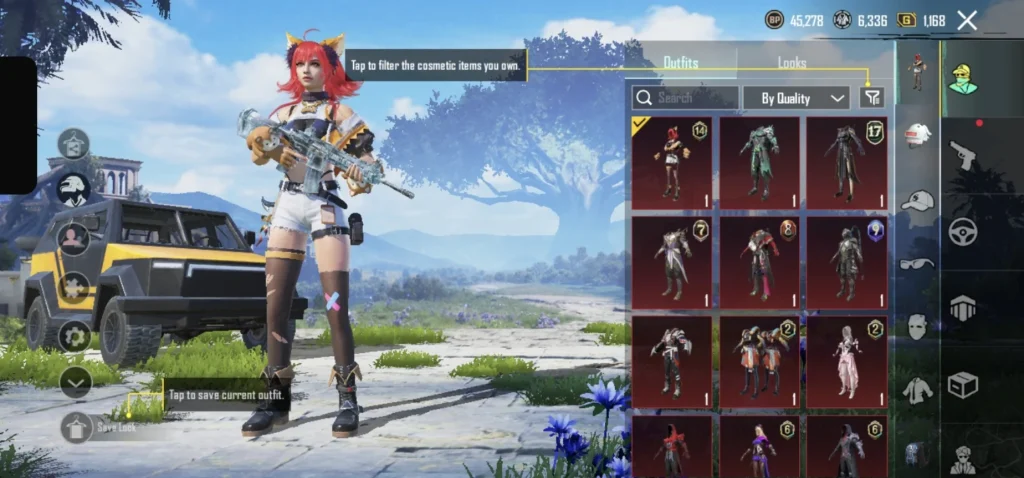Open the crate box inventory section
Screen dimensions: 1024x478
[962, 385]
